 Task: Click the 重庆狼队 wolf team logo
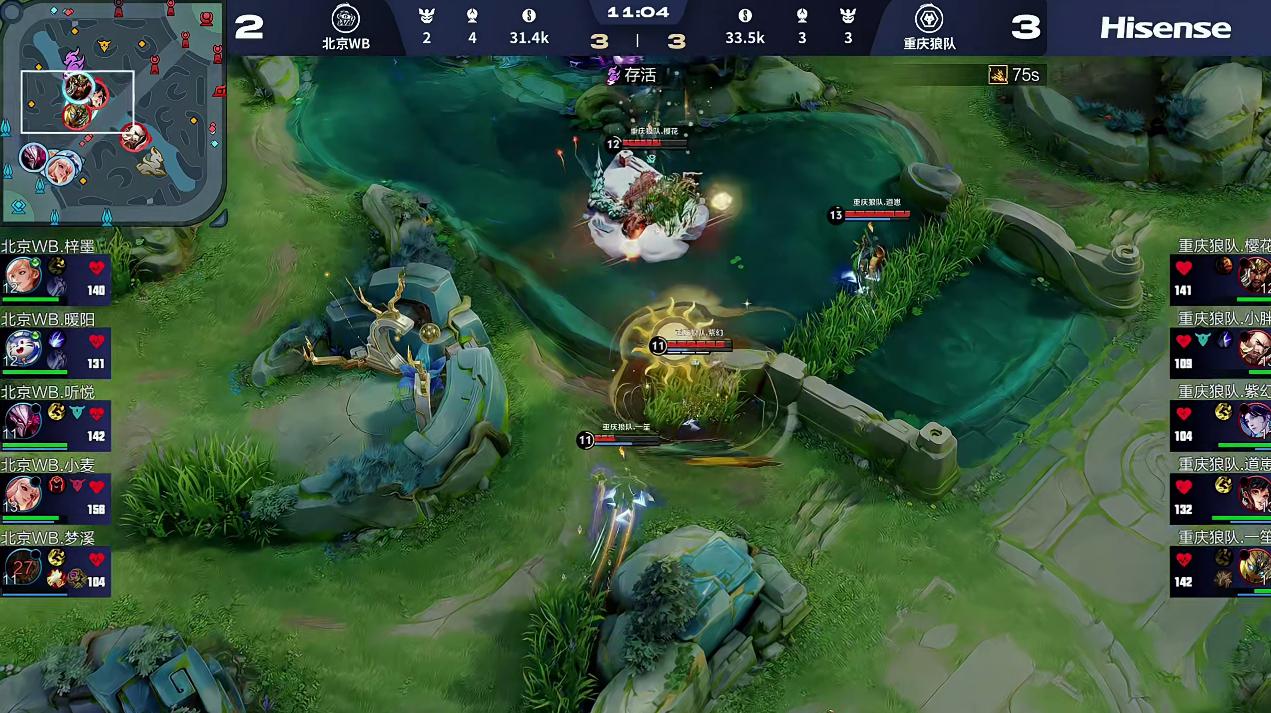tap(929, 19)
